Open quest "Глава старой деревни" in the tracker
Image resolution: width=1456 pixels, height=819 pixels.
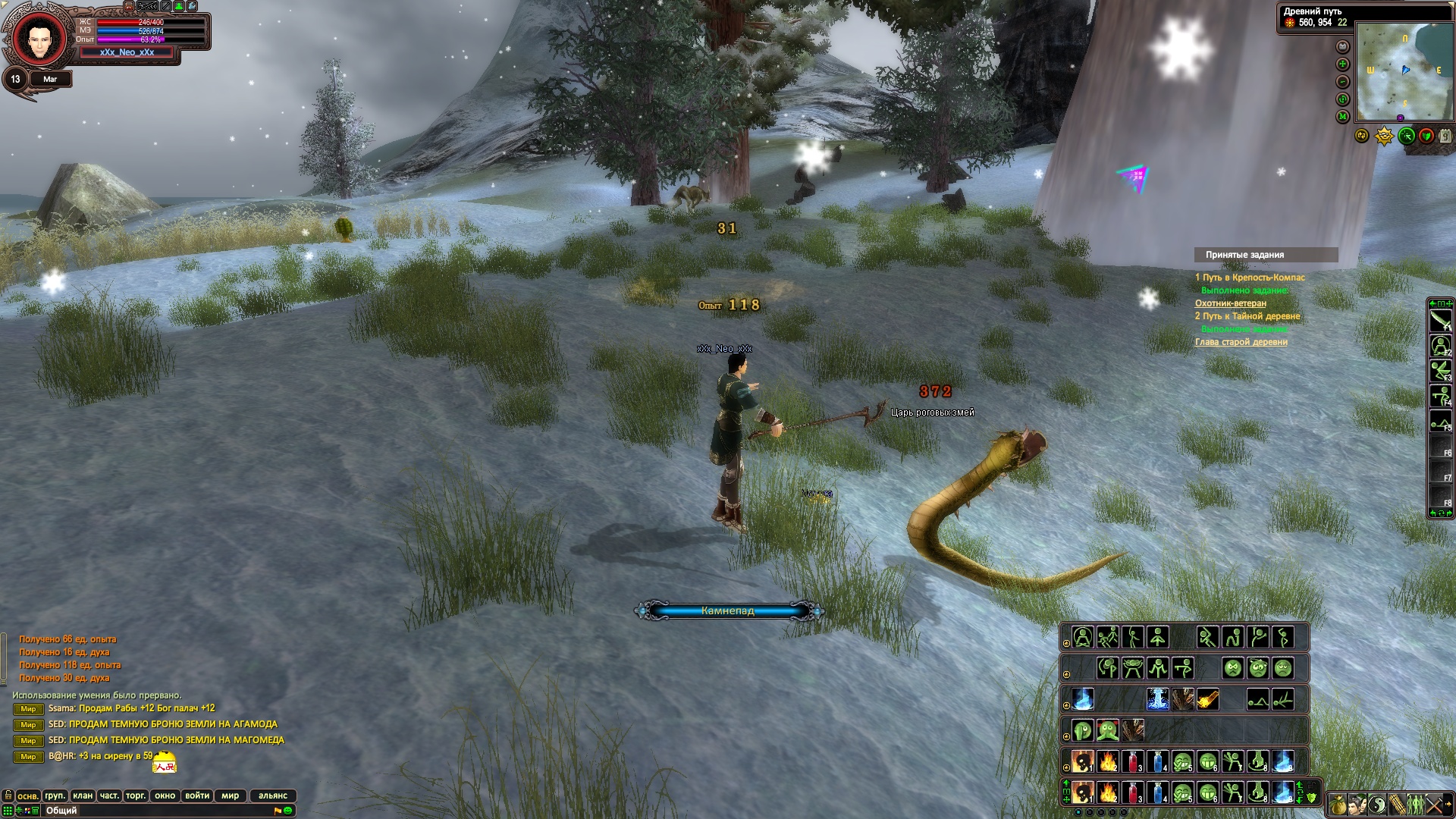[1241, 342]
